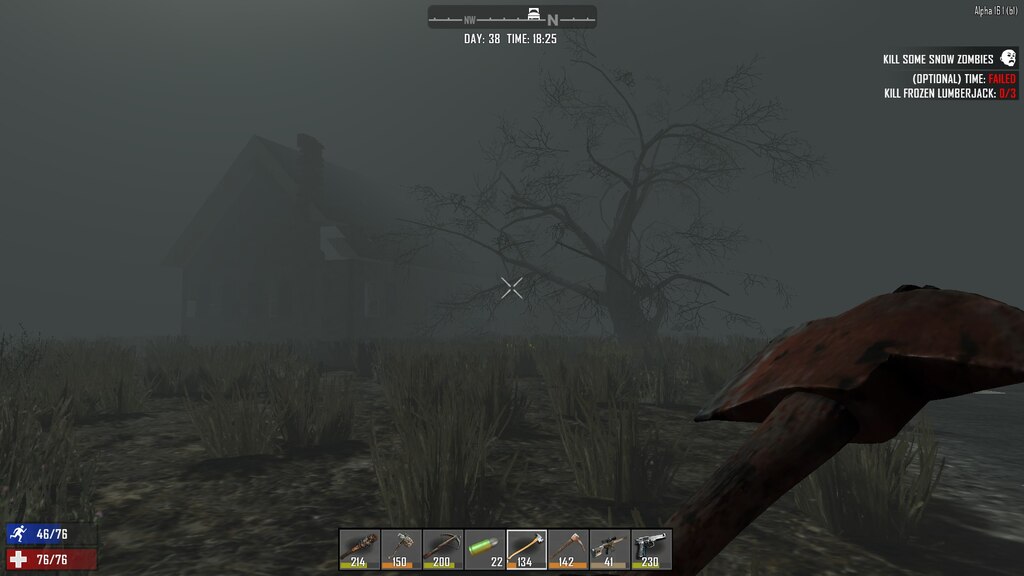Select the fire axe hotbar slot
Viewport: 1024px width, 576px height.
(526, 549)
